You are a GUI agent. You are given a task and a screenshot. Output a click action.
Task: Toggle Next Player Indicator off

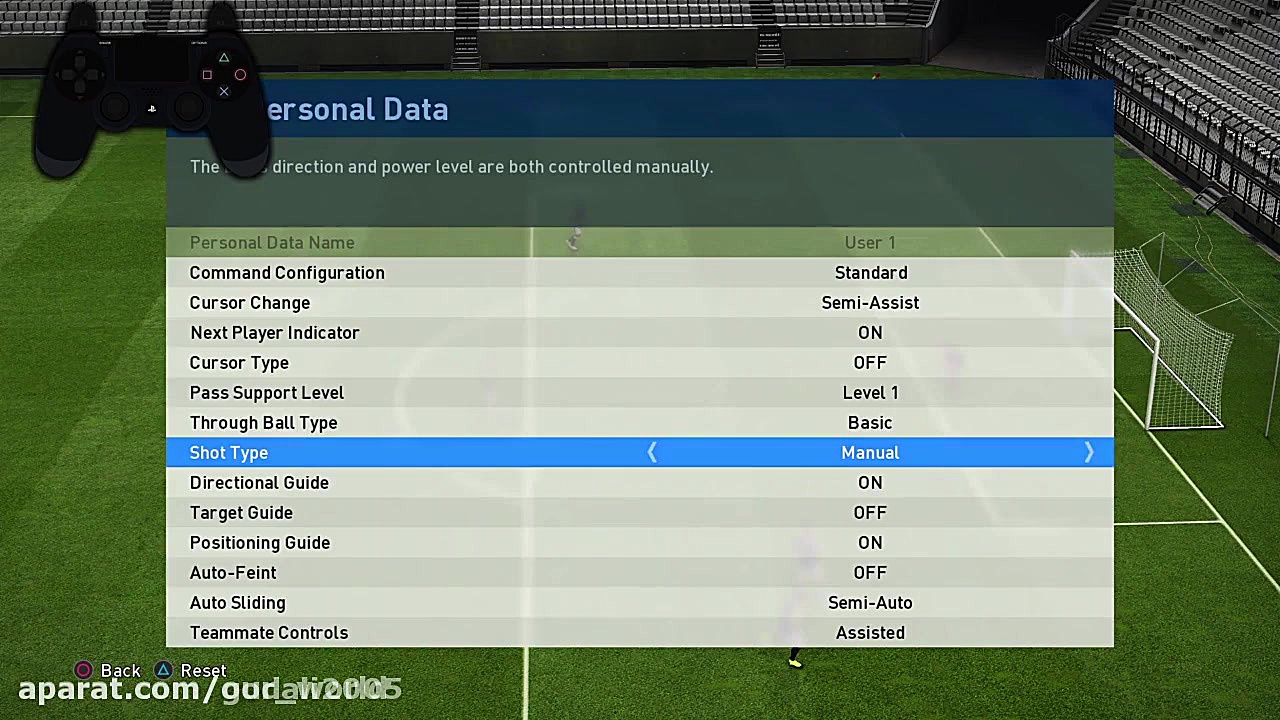870,332
